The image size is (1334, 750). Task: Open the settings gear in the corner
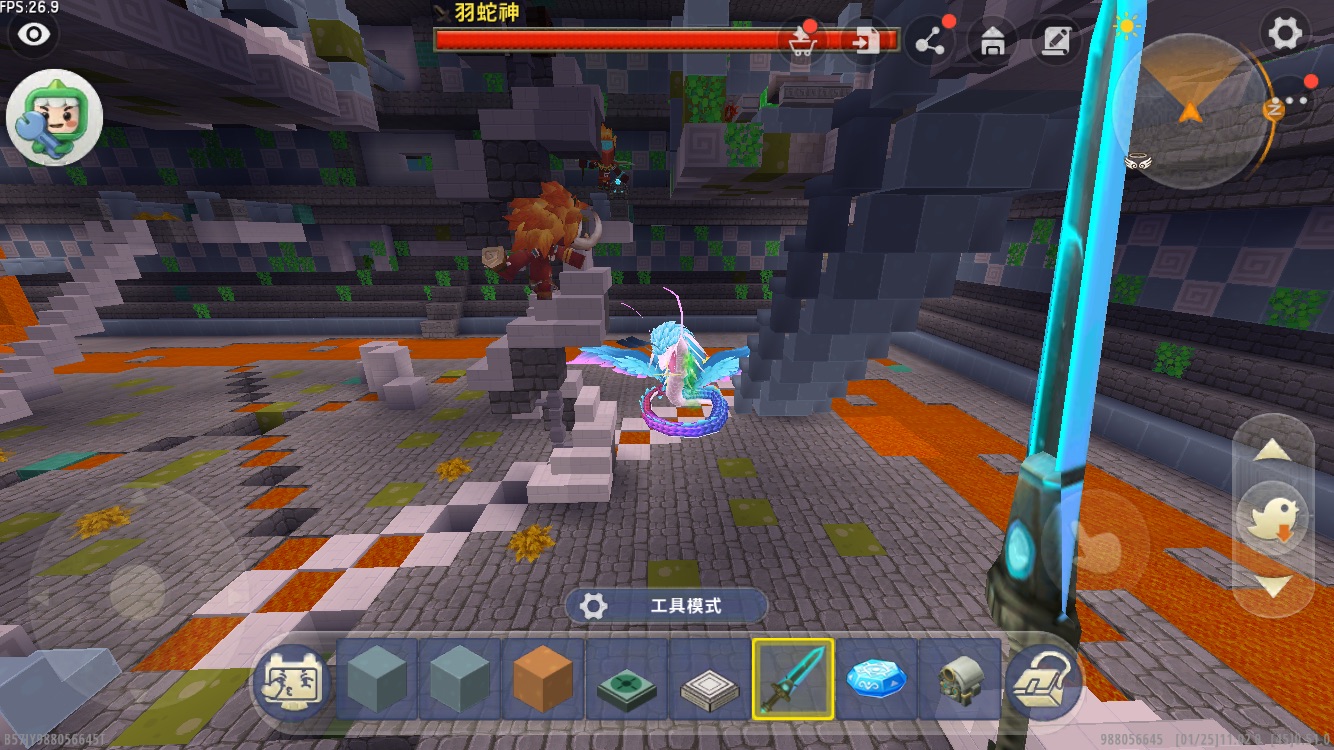(x=1285, y=34)
